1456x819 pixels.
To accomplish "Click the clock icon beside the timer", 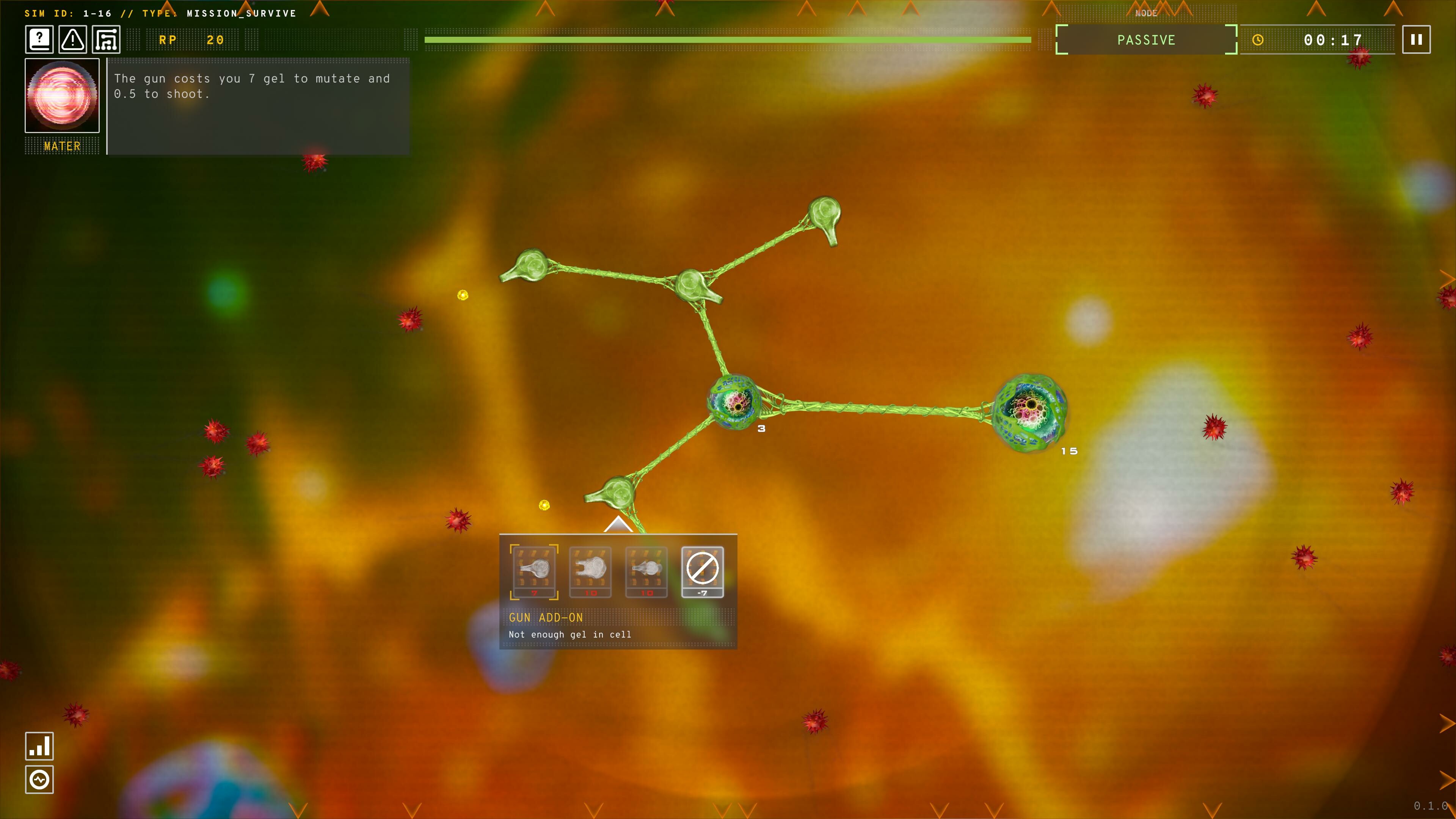I will (x=1258, y=40).
